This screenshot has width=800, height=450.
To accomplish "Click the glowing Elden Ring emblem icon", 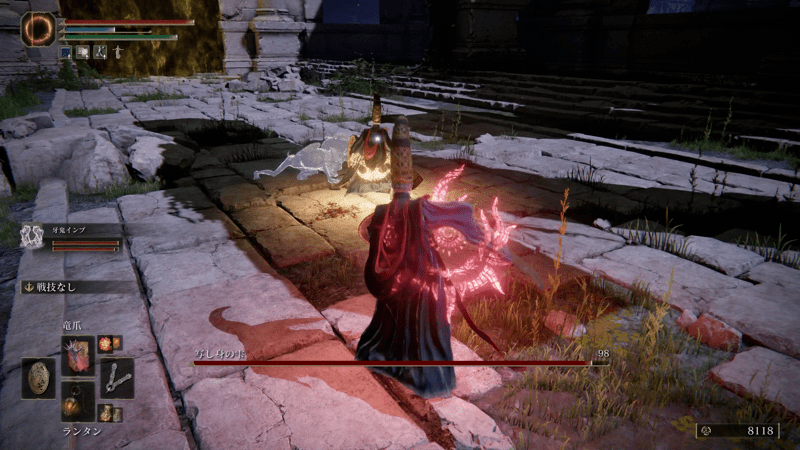I will pyautogui.click(x=39, y=29).
